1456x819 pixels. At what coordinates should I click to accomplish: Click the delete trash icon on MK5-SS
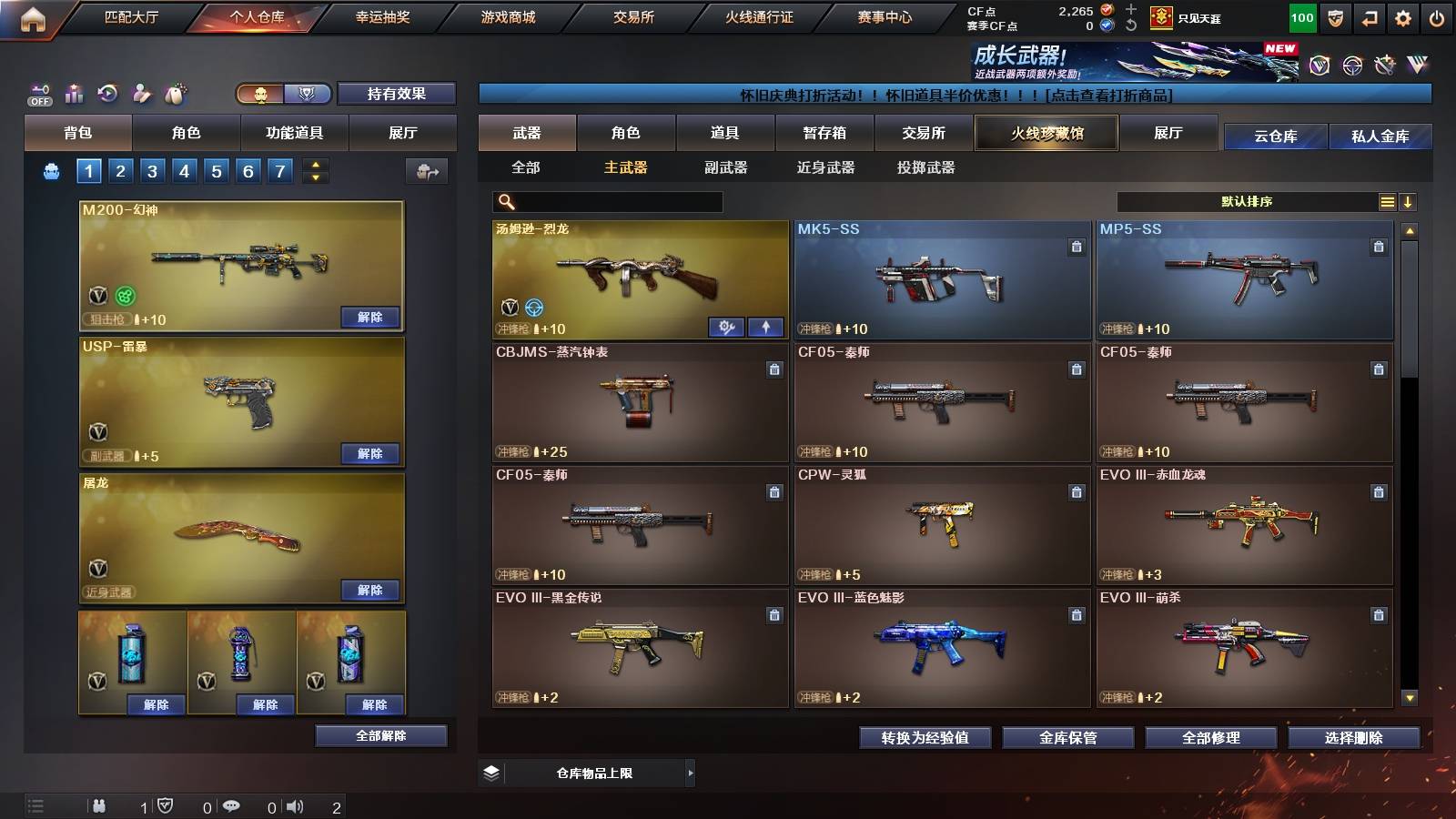[x=1076, y=245]
